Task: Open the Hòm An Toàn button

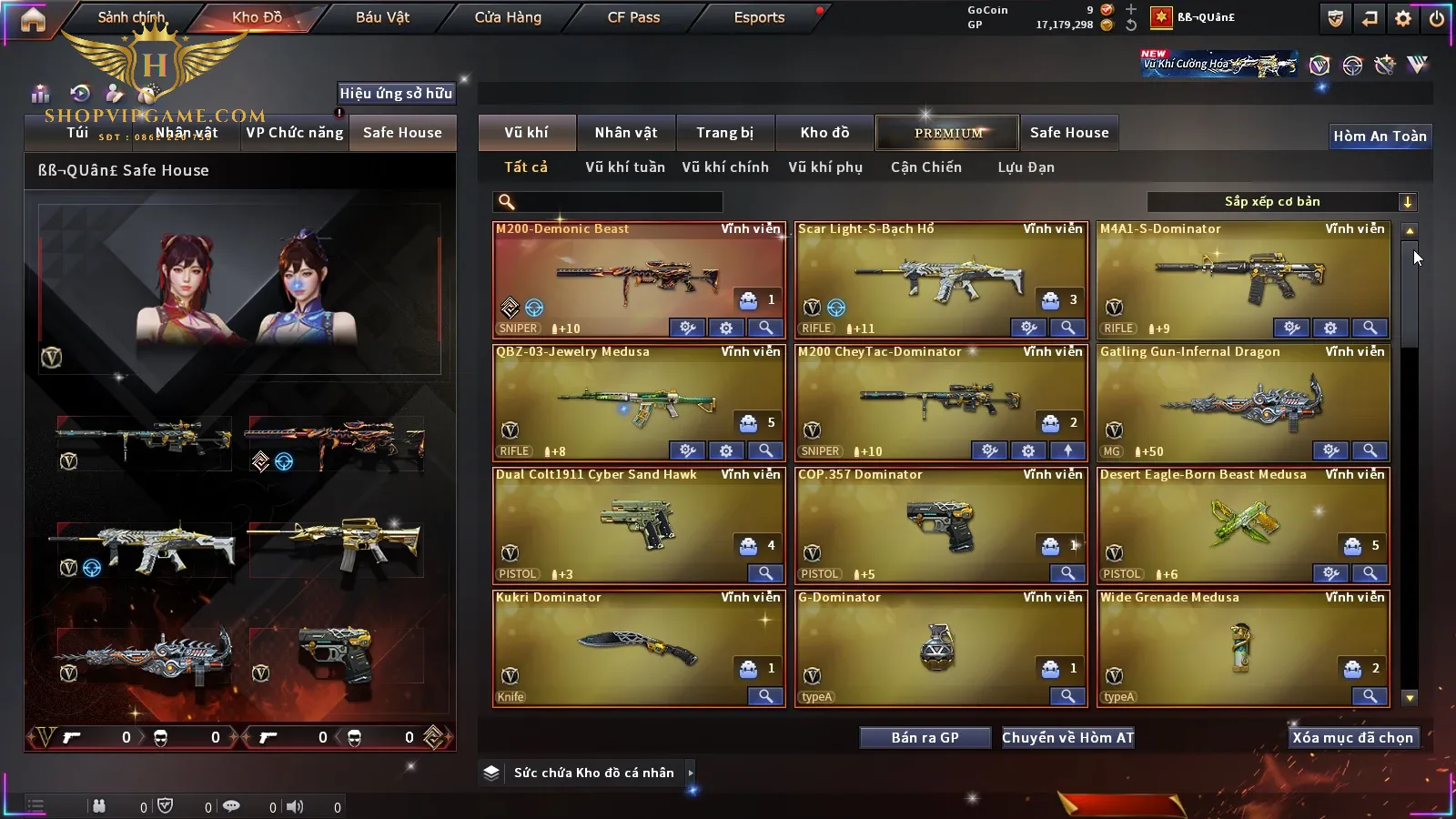Action: click(x=1380, y=136)
